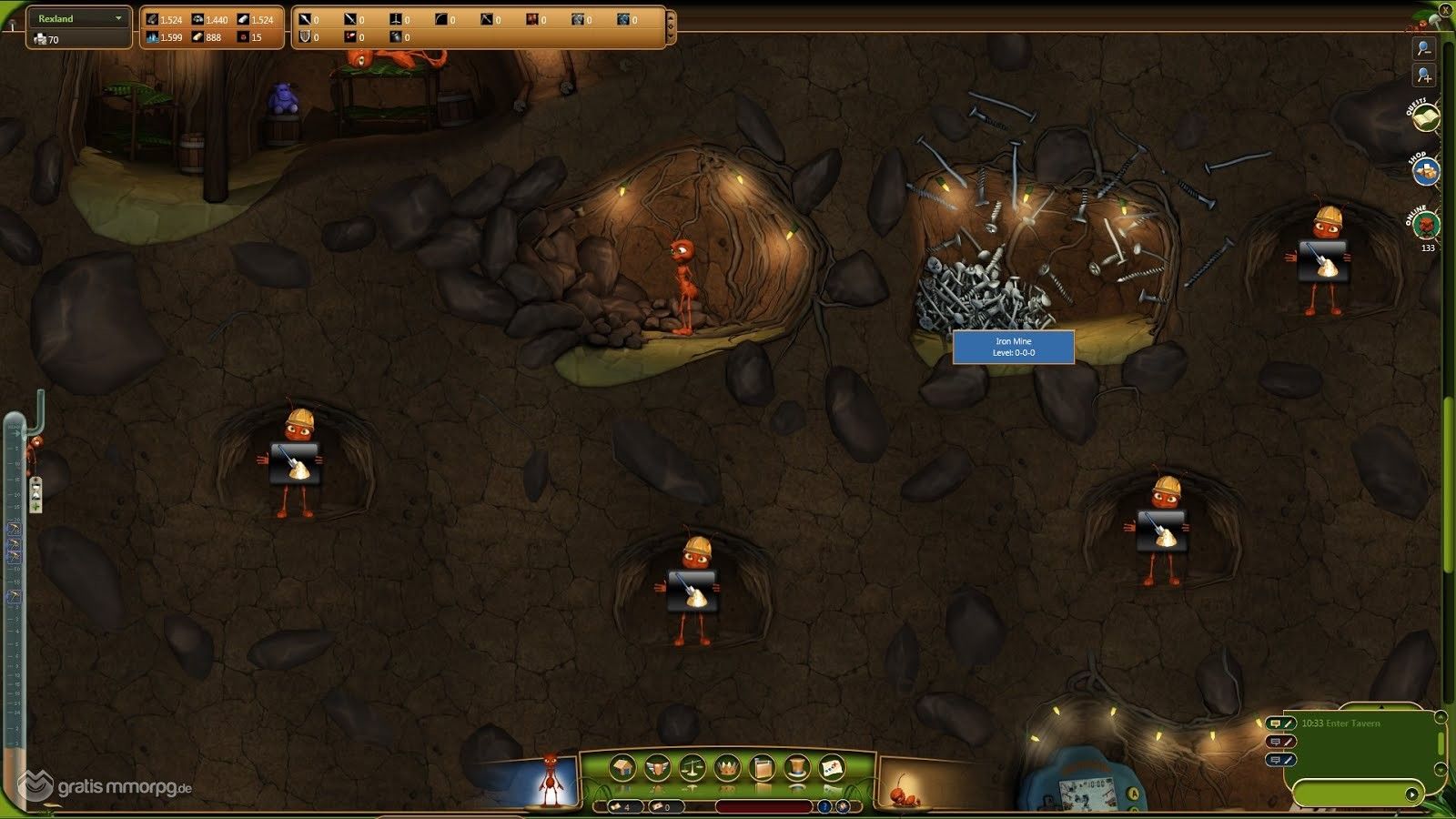The height and width of the screenshot is (819, 1456).
Task: Show the Online players list
Action: click(x=1424, y=223)
